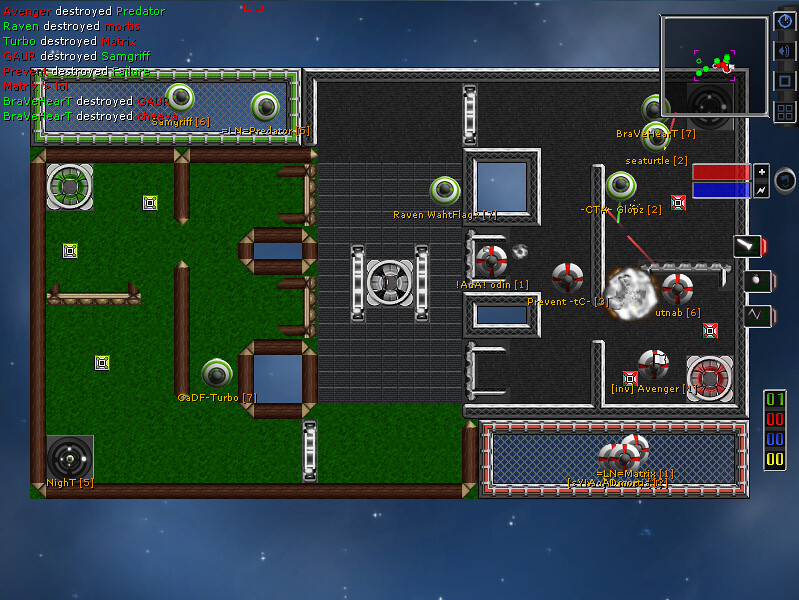This screenshot has width=799, height=600.
Task: Click the plus button beside red bar
Action: coord(762,171)
